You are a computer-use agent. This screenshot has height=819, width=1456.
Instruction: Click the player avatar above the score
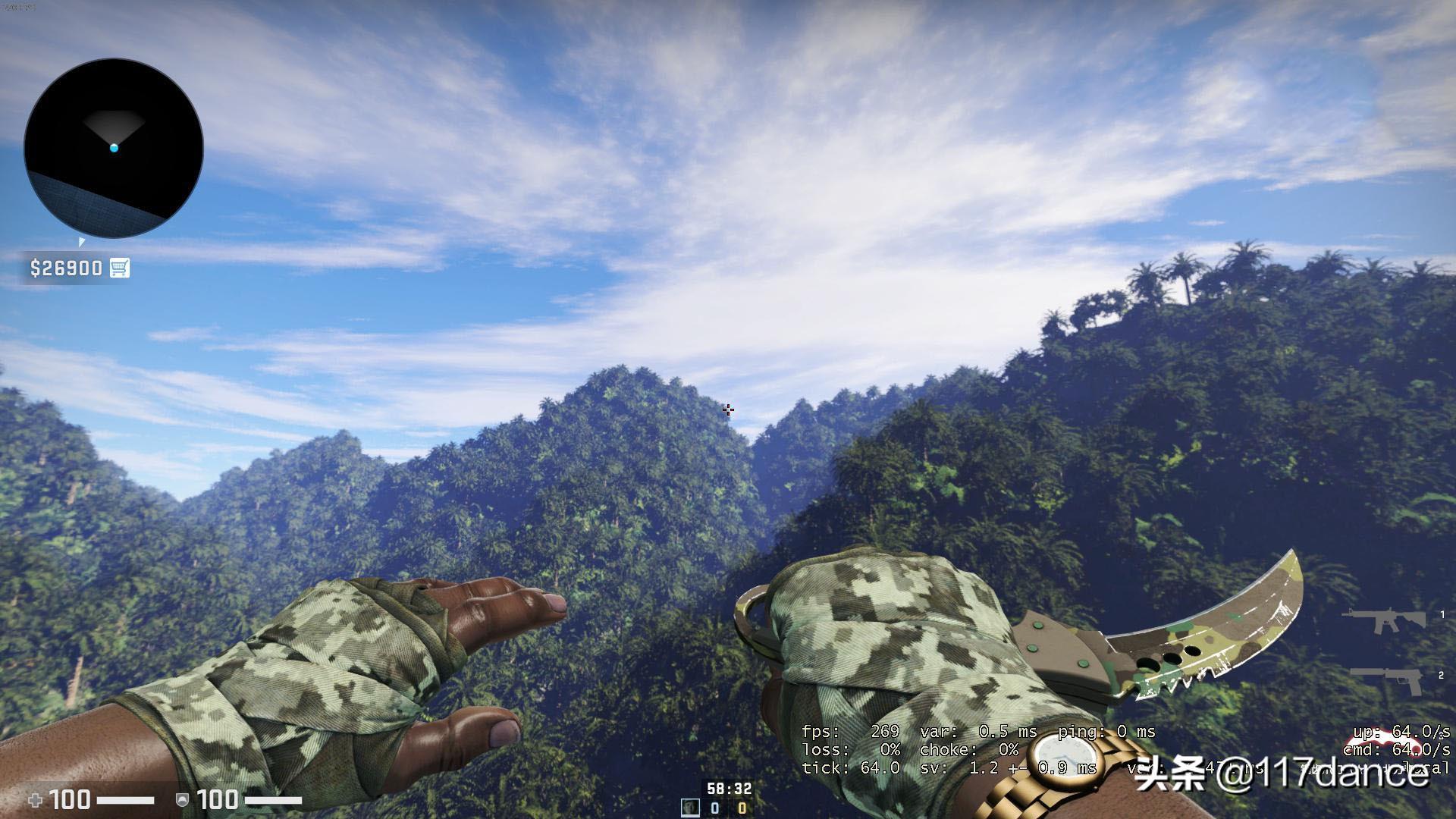690,808
